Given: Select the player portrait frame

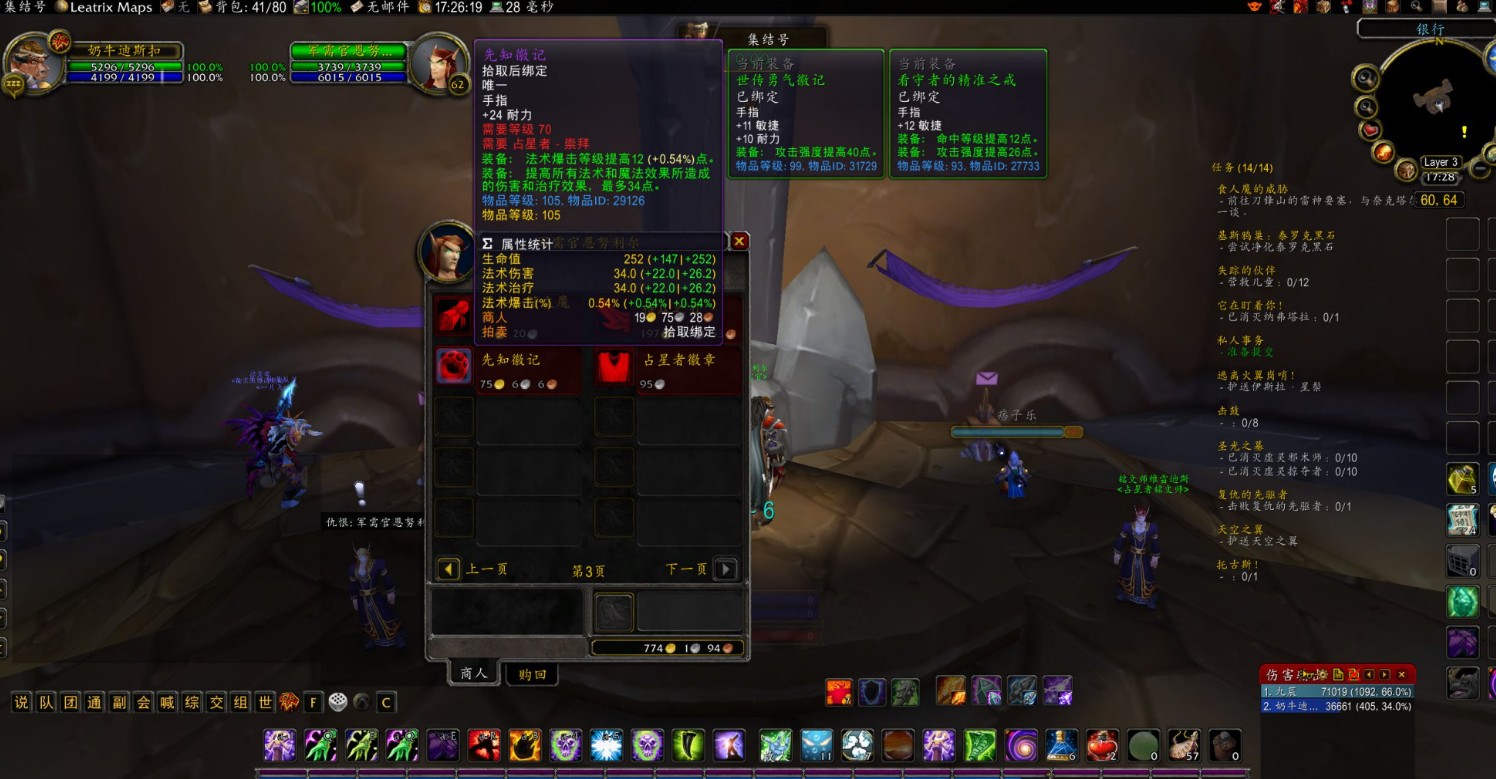Looking at the screenshot, I should pyautogui.click(x=32, y=62).
